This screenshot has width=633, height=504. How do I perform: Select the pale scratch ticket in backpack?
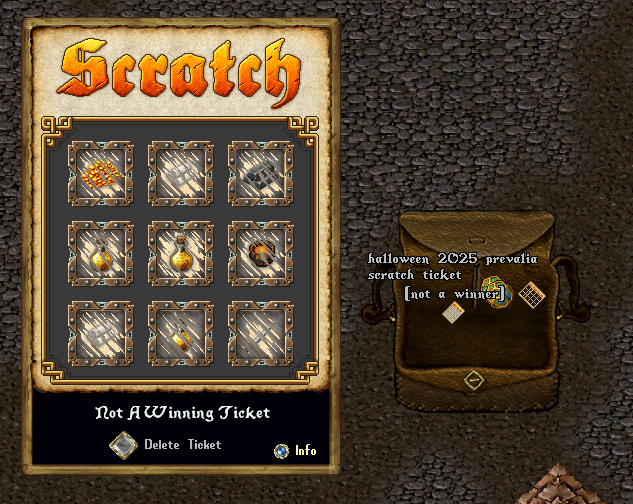point(454,313)
